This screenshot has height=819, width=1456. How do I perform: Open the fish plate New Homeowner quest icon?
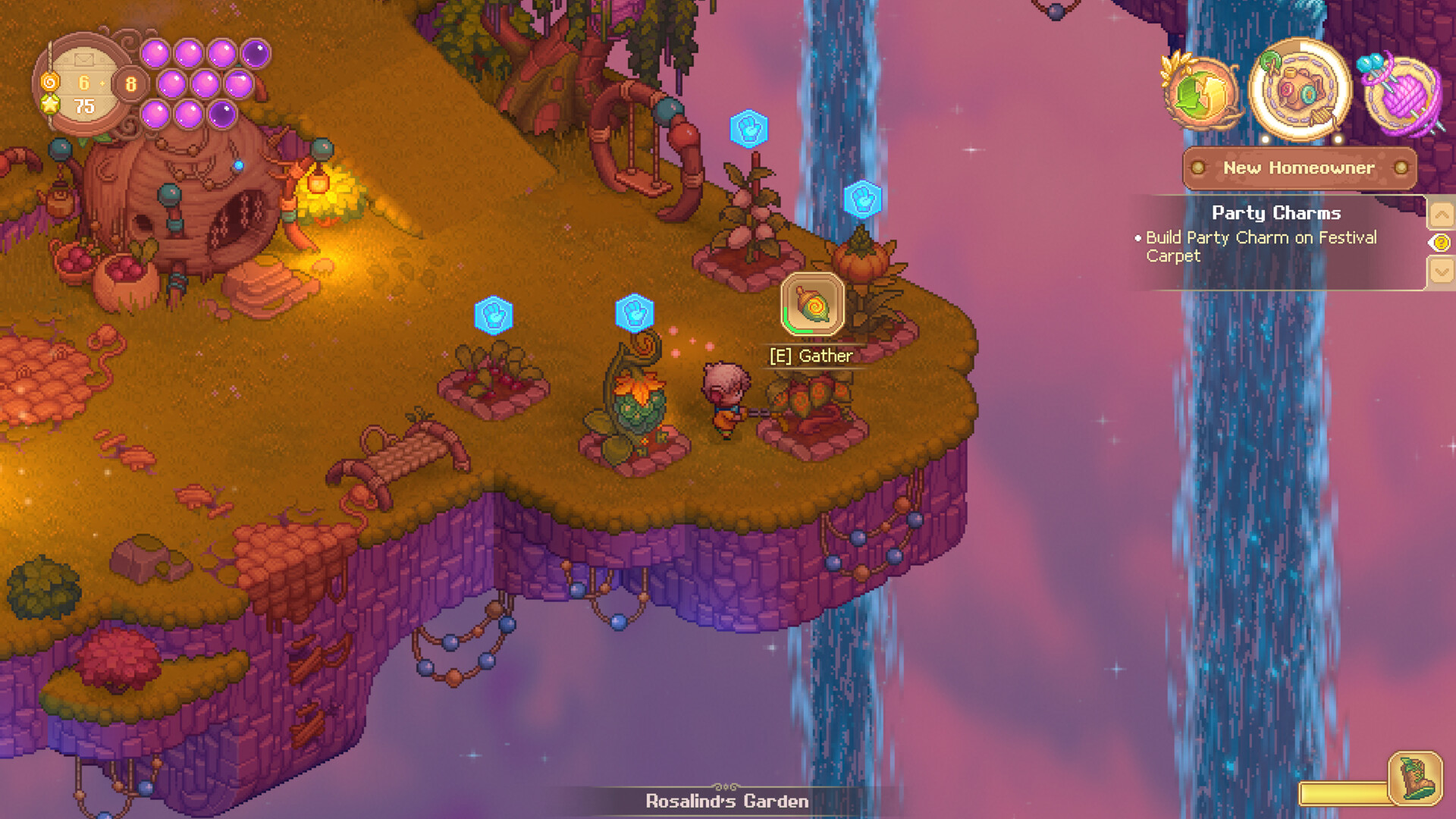(x=1300, y=87)
